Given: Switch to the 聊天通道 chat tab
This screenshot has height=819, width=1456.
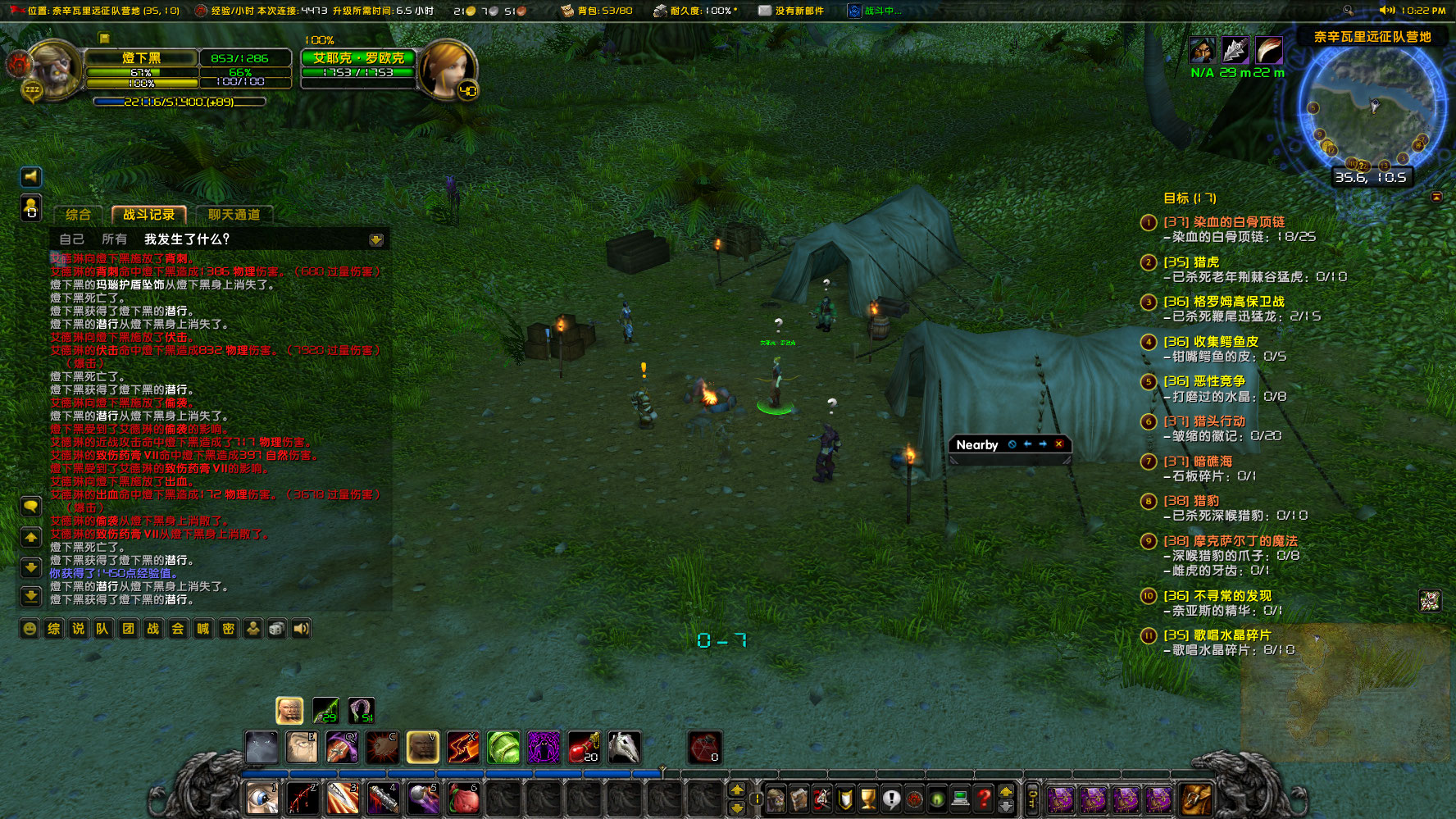Looking at the screenshot, I should click(237, 214).
